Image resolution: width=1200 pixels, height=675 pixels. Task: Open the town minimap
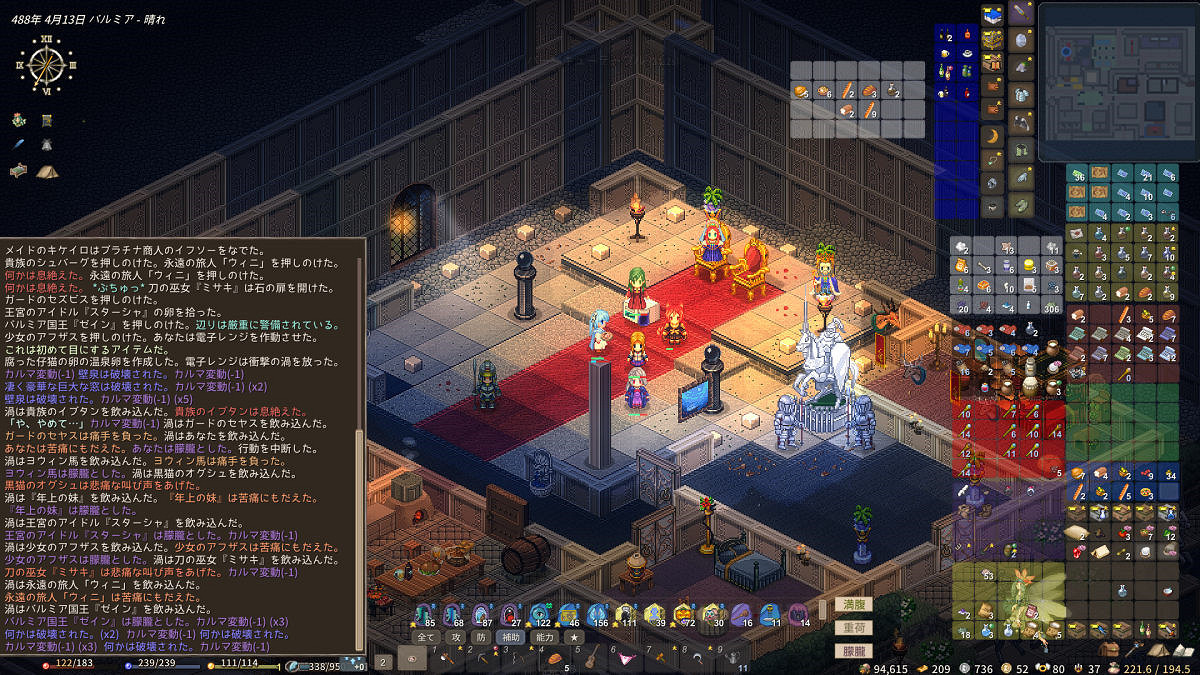[1117, 82]
